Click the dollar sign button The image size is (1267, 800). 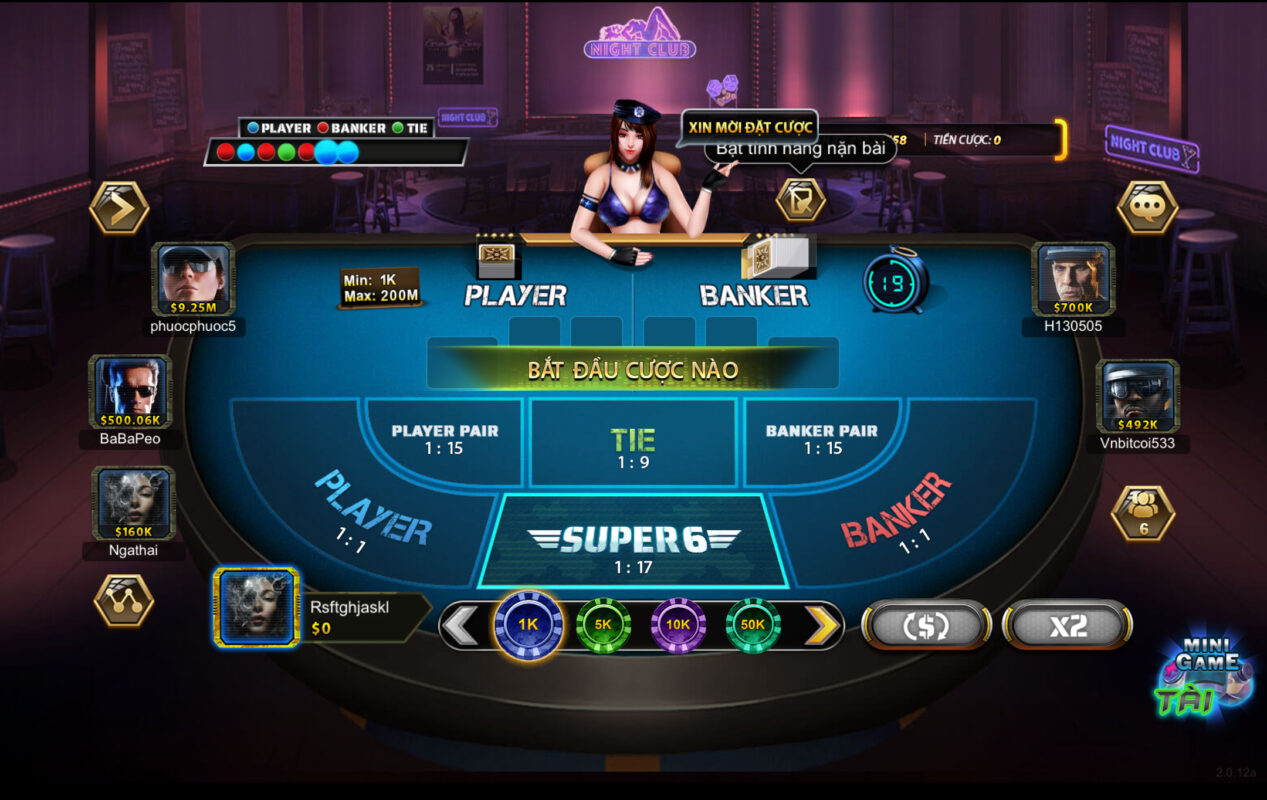point(926,626)
